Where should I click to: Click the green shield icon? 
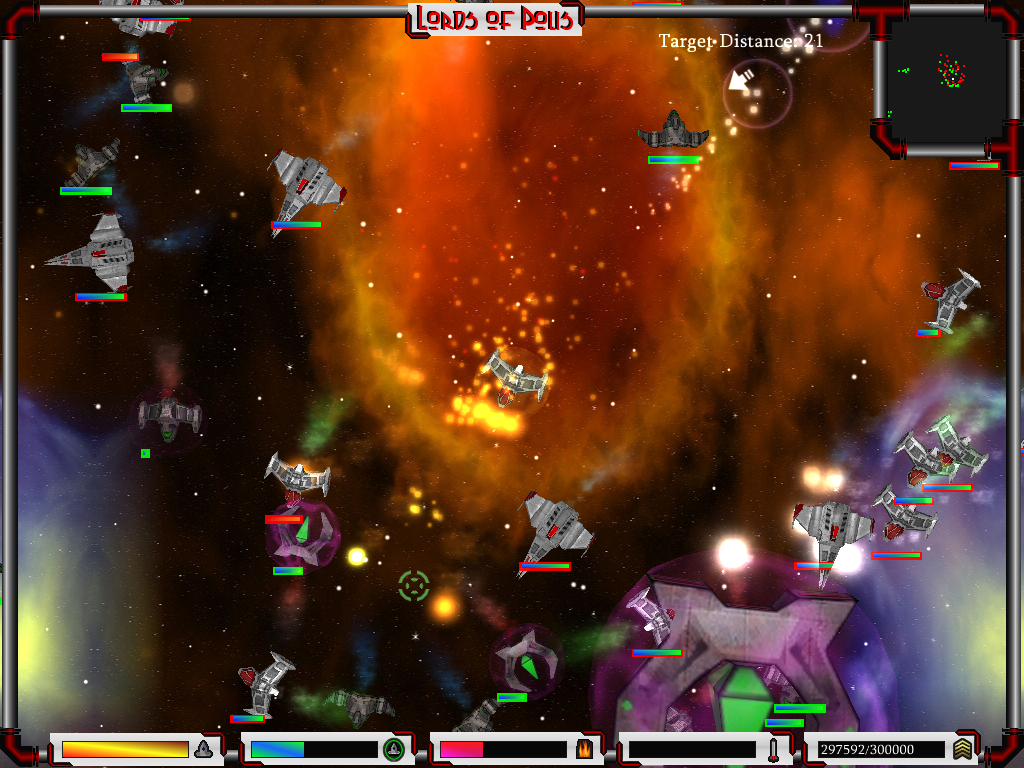click(393, 748)
